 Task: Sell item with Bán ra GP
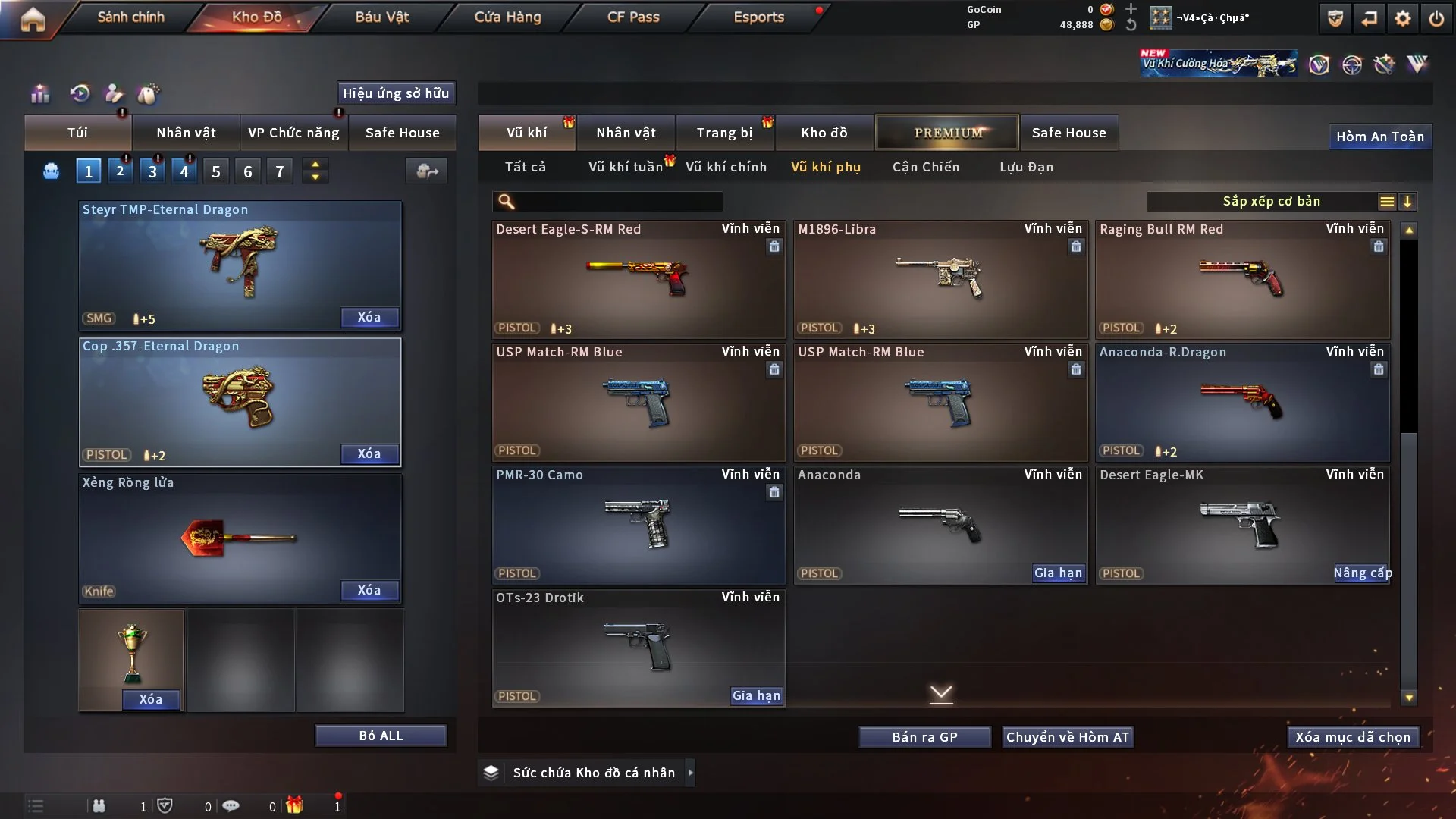924,737
